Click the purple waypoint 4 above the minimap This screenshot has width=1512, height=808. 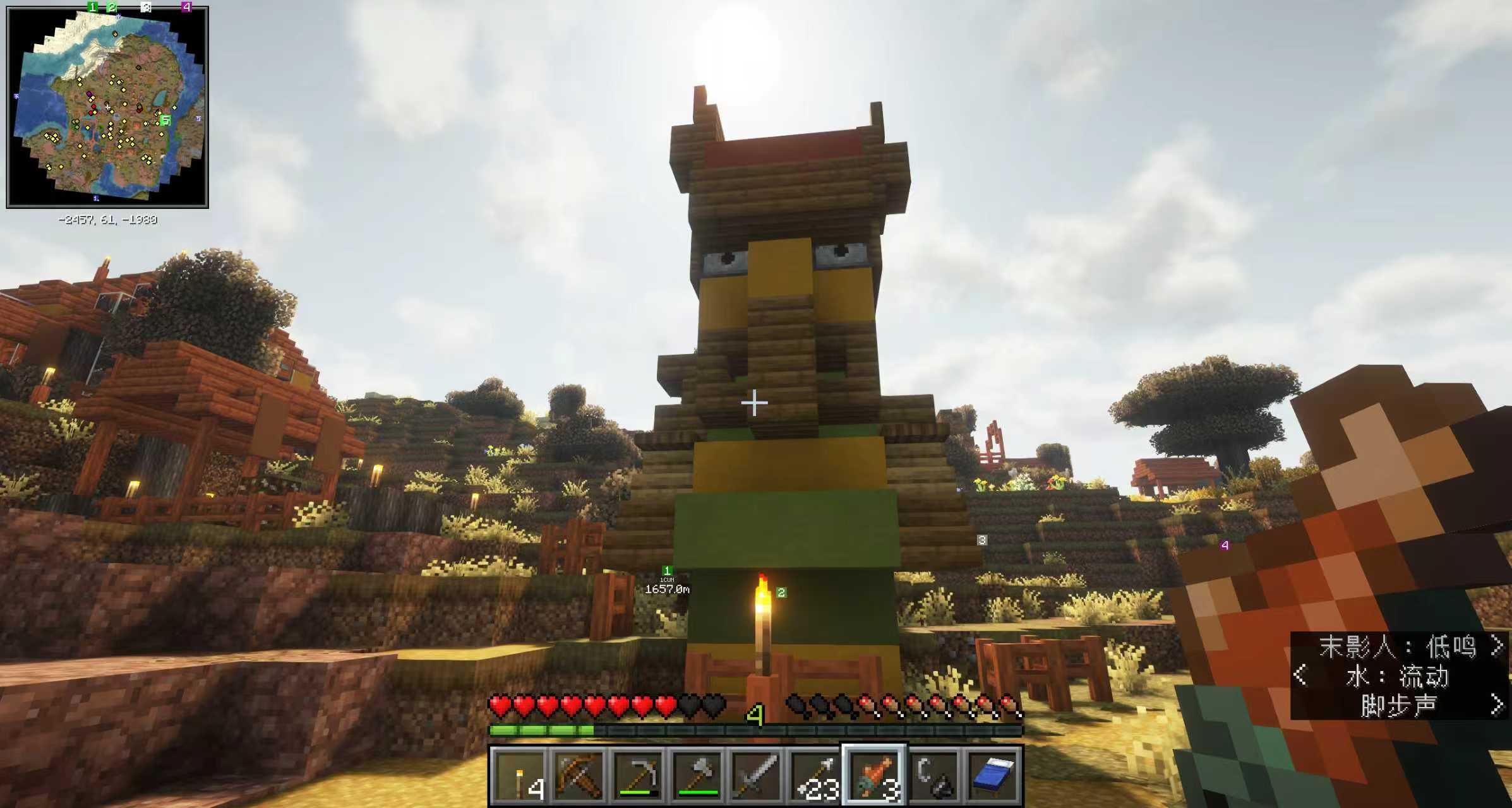tap(186, 7)
